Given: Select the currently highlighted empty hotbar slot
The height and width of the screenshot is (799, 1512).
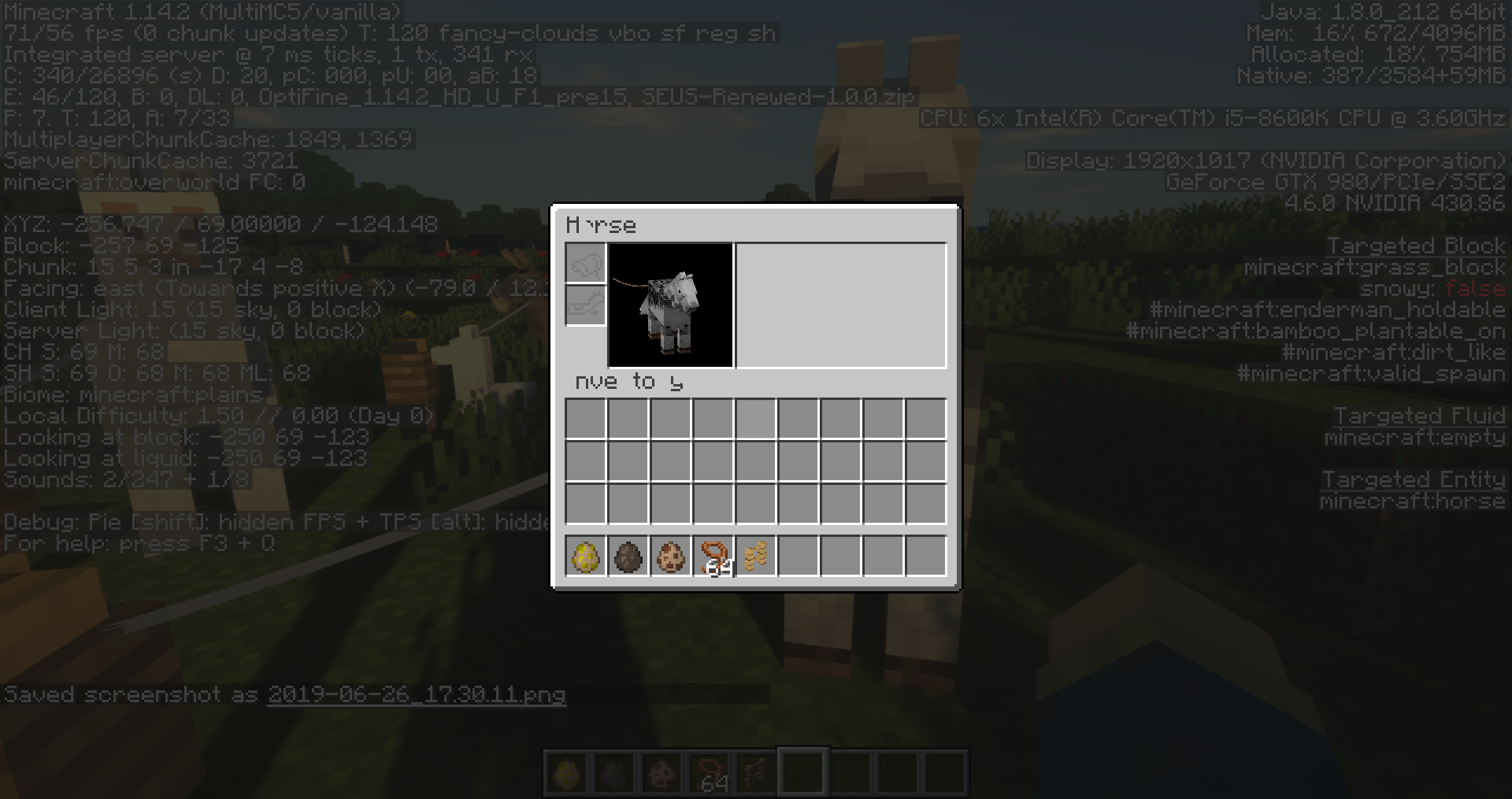Looking at the screenshot, I should click(802, 771).
